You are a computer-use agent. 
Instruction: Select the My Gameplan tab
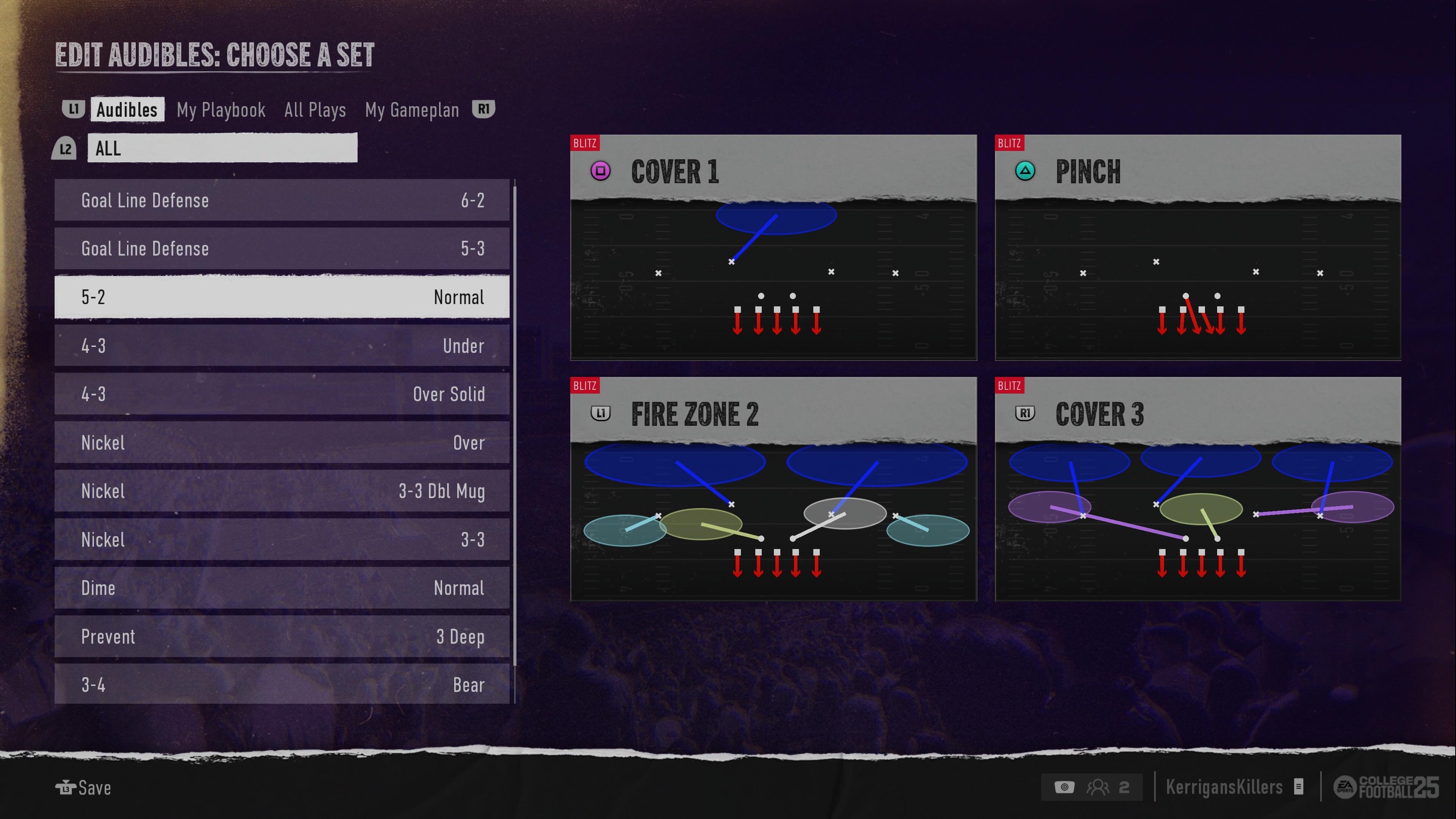point(411,109)
